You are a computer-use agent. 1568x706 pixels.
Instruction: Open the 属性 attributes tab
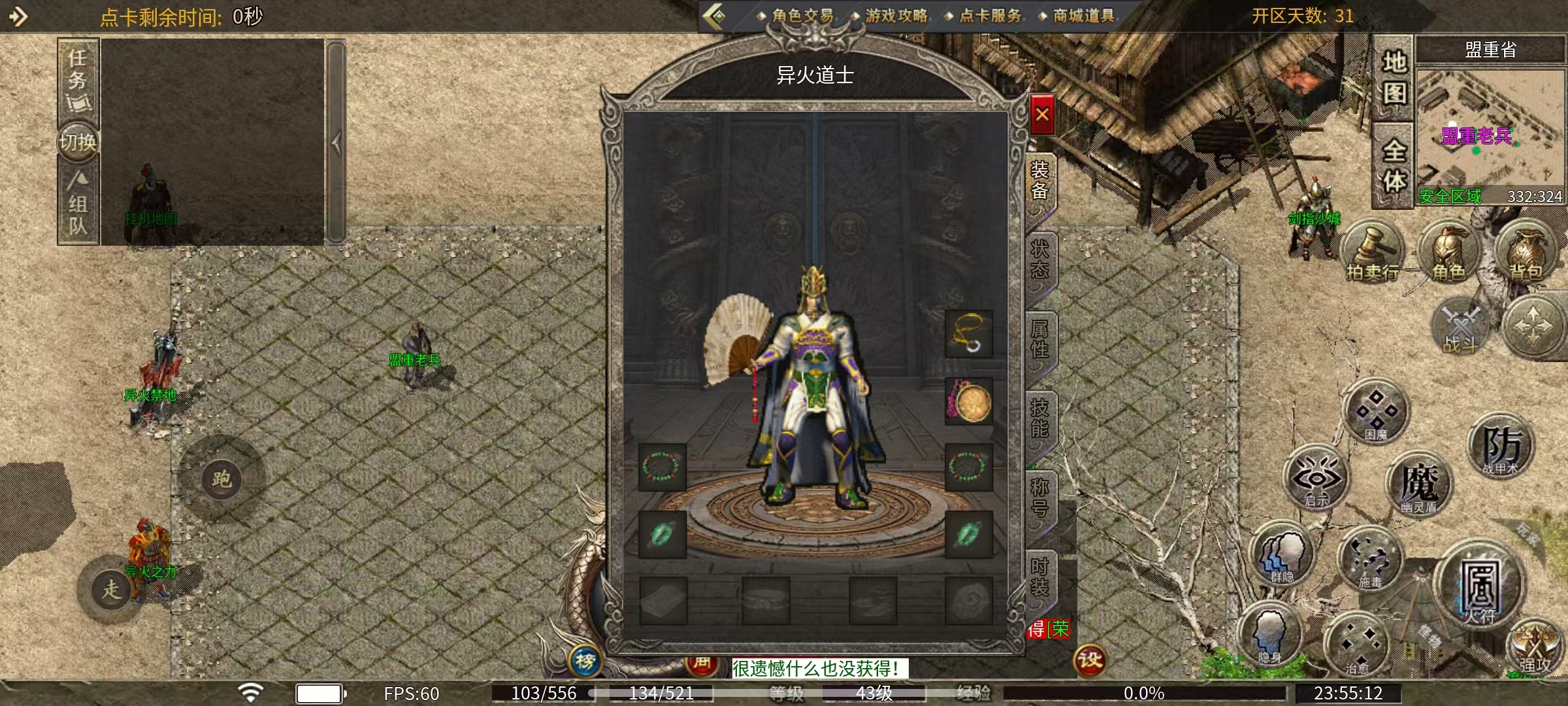click(x=1039, y=339)
